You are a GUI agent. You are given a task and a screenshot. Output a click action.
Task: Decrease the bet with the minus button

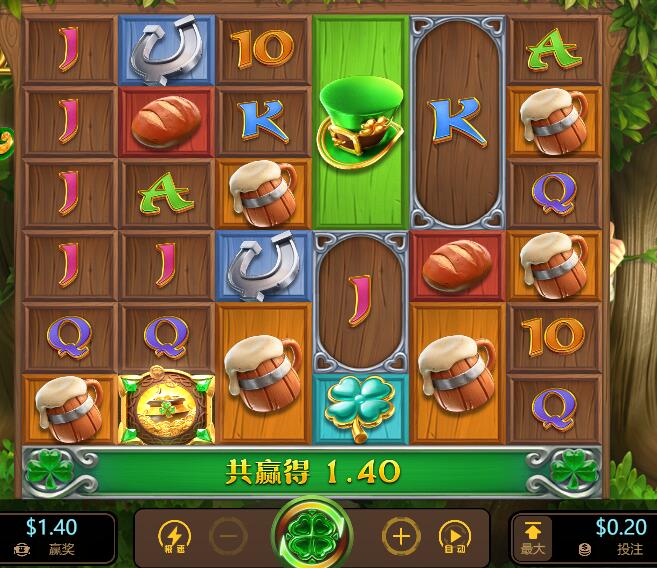pos(228,537)
